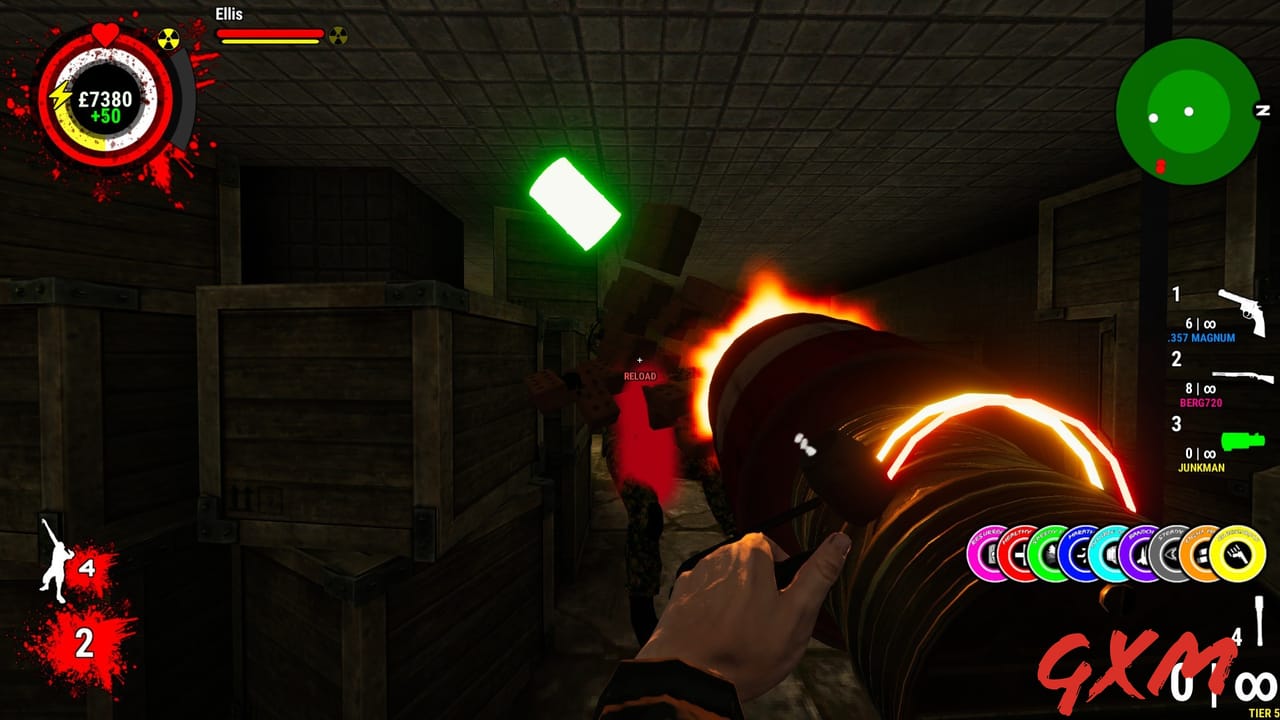Viewport: 1280px width, 720px height.
Task: Select the red Healthy perk icon
Action: 1017,553
